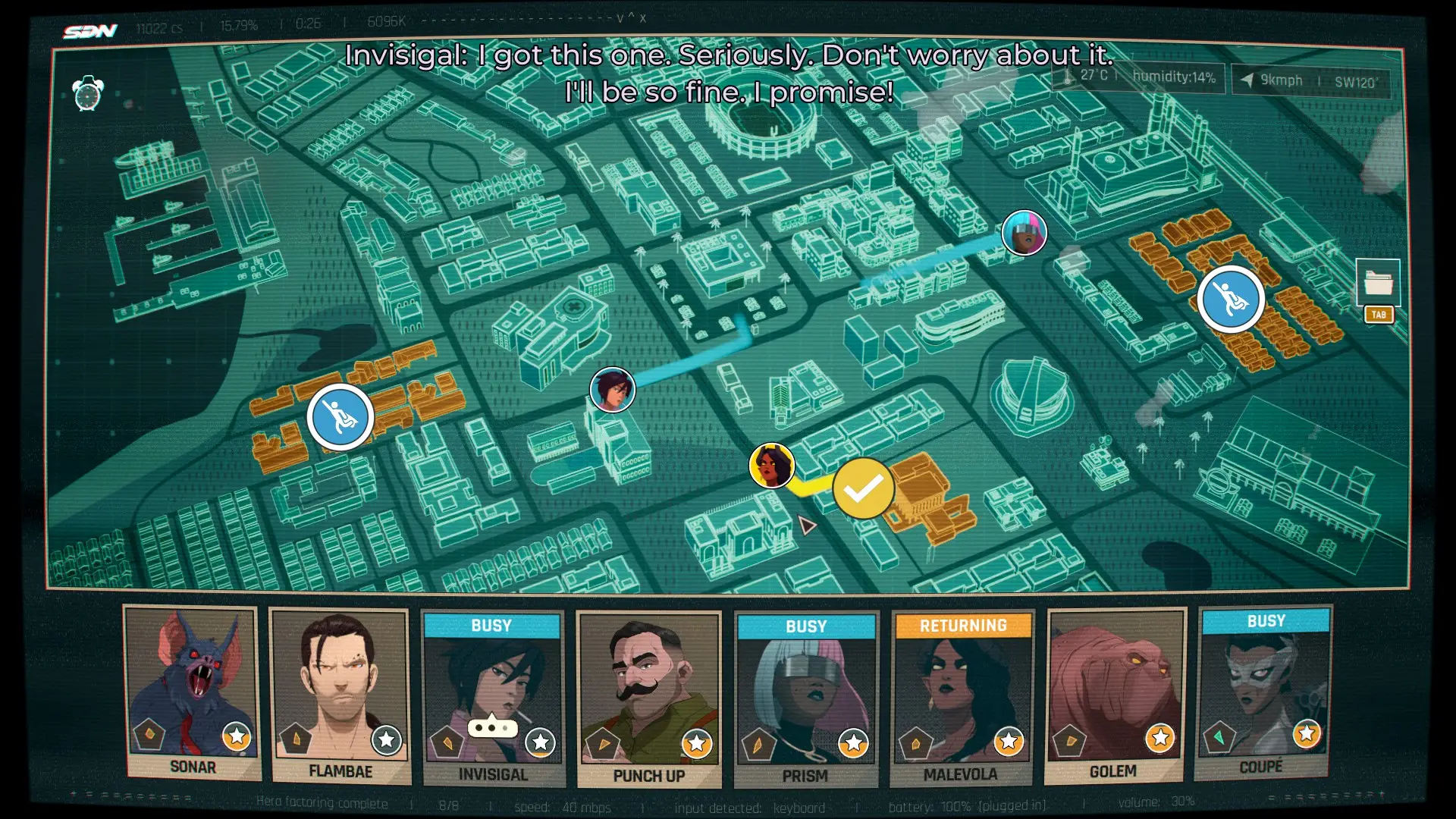Click Malevola's portrait marker on the map
Screen dimensions: 1456x819
point(772,465)
